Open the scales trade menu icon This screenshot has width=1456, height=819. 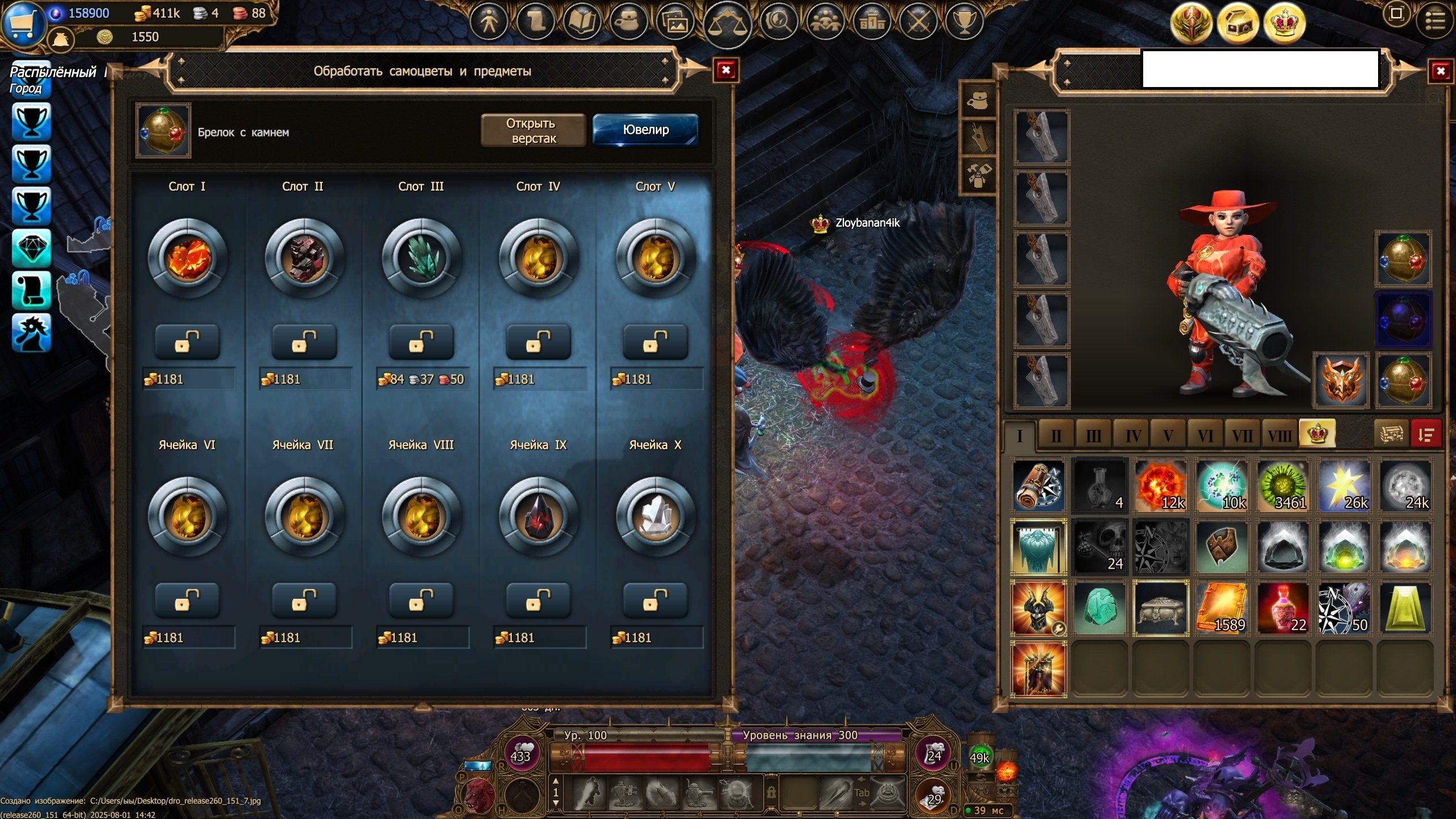pyautogui.click(x=727, y=23)
